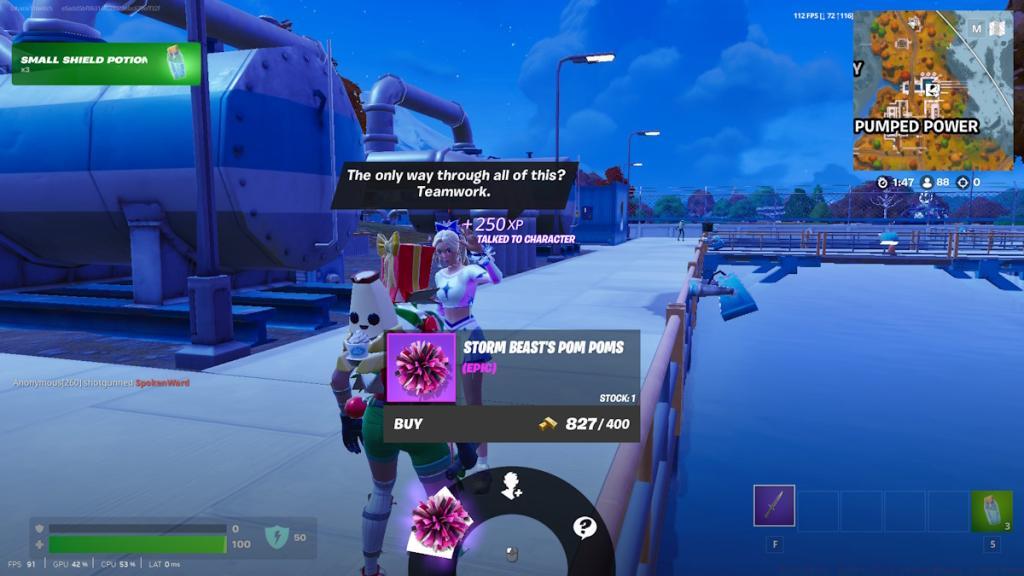Select the question mark speech bubble option
The width and height of the screenshot is (1024, 576).
[x=584, y=527]
